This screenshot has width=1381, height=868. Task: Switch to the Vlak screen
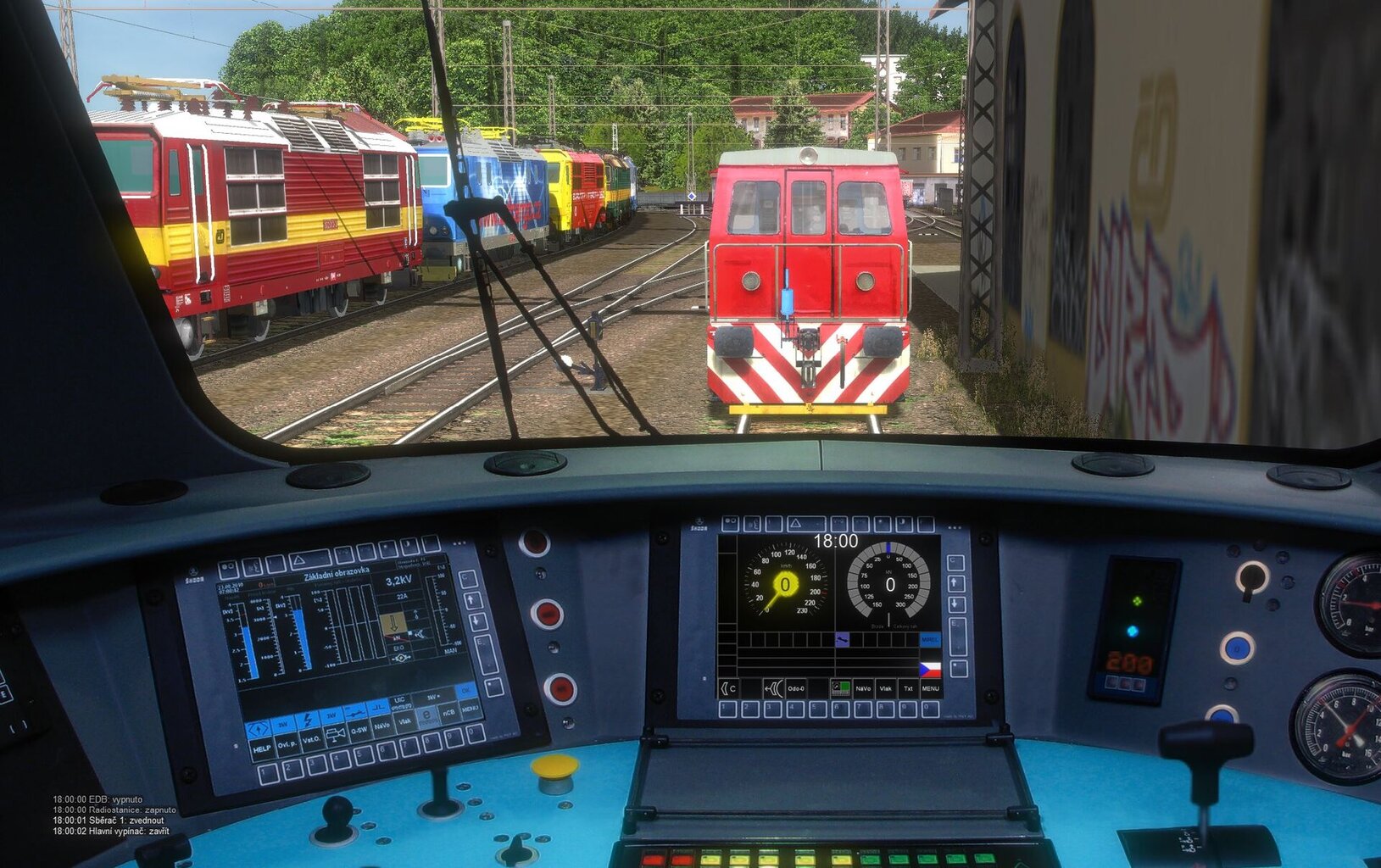[x=886, y=688]
